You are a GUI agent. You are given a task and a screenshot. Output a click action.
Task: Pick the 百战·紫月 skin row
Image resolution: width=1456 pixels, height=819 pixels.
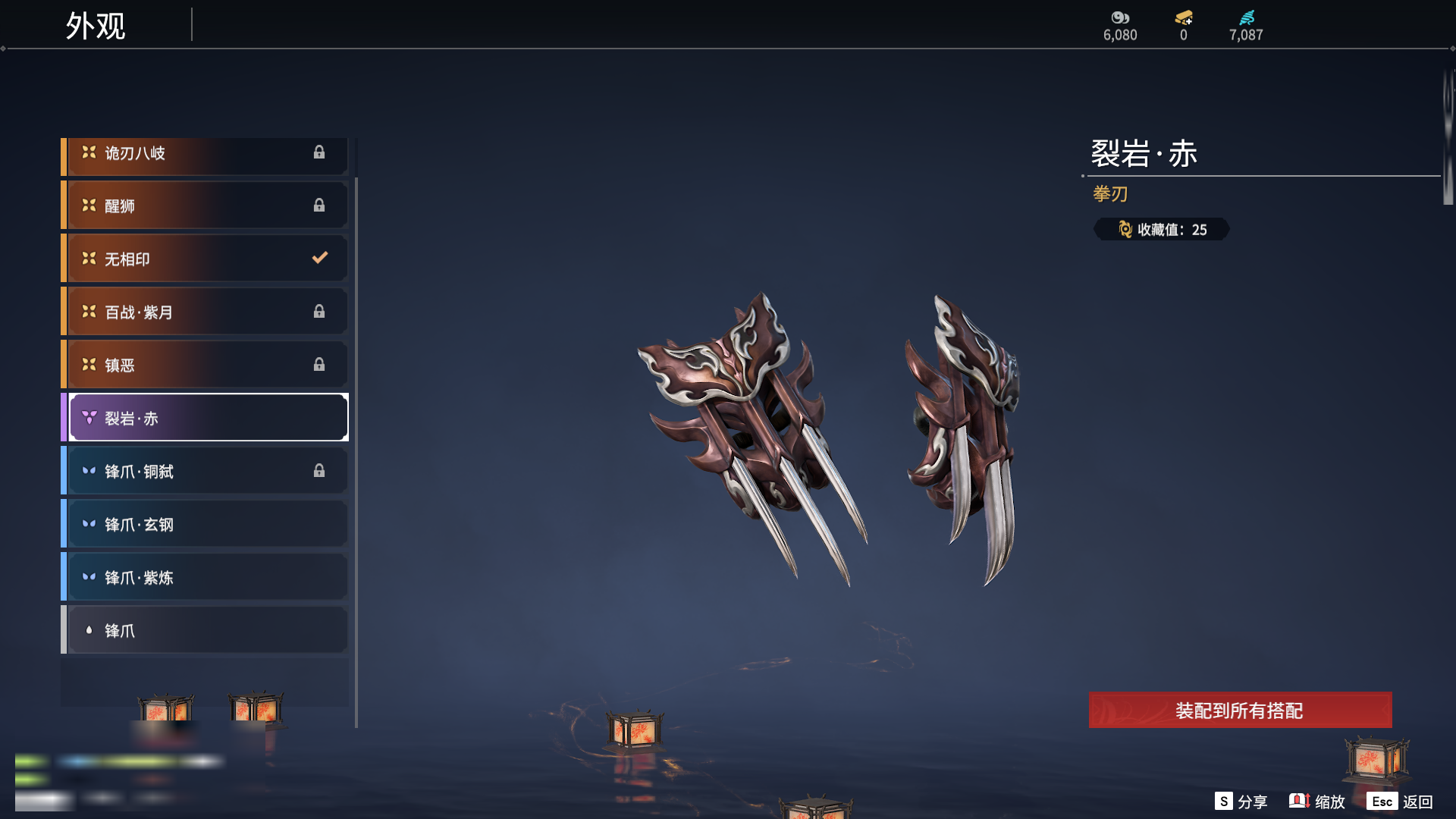point(205,312)
